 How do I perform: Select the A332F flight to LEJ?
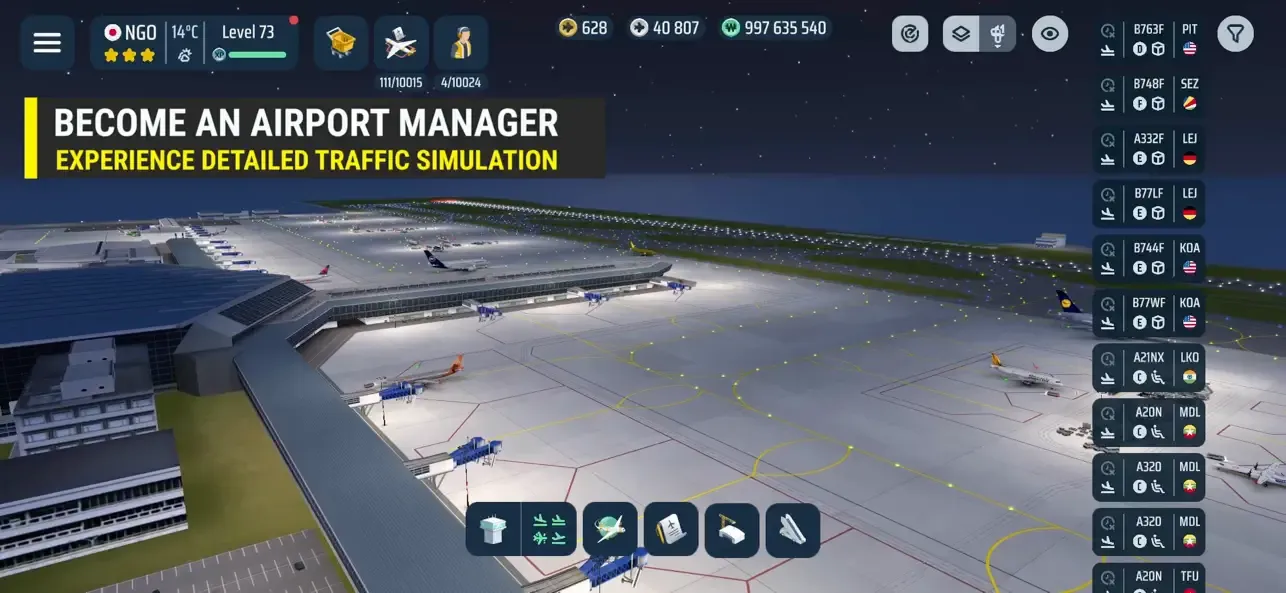(1148, 149)
